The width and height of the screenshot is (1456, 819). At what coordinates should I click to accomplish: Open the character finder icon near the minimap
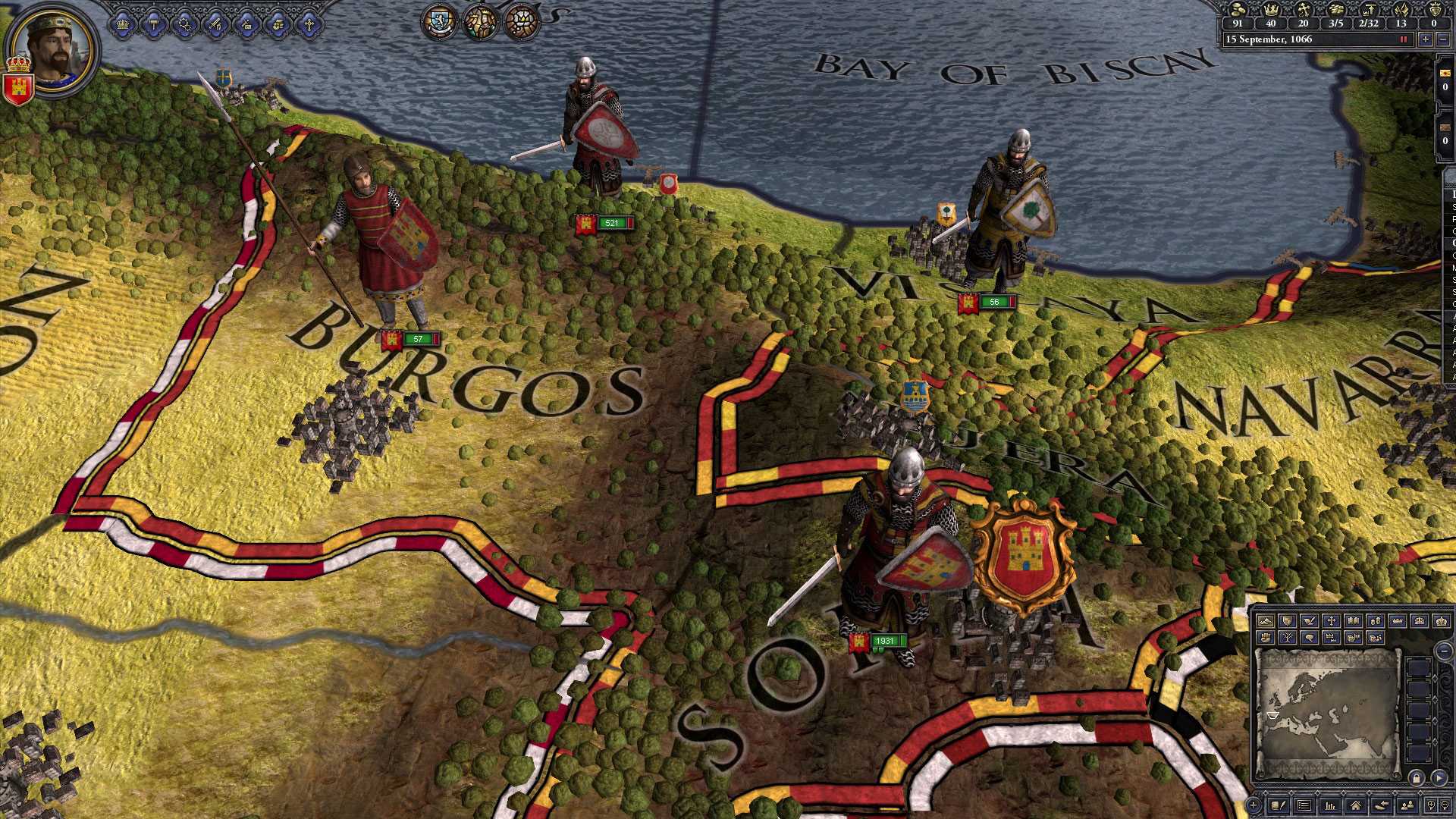[1406, 805]
